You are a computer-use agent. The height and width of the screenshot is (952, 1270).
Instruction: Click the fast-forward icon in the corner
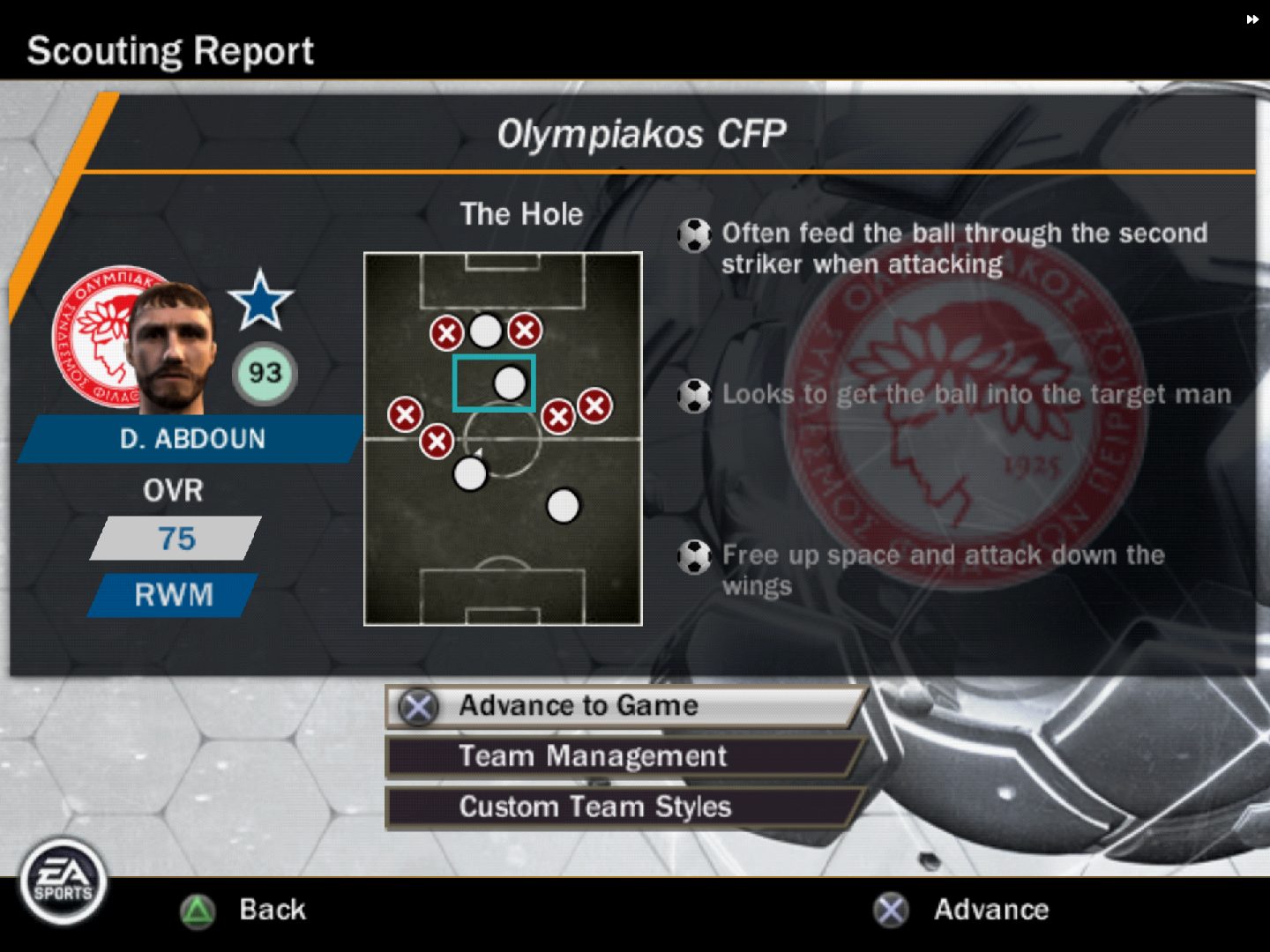(1252, 19)
